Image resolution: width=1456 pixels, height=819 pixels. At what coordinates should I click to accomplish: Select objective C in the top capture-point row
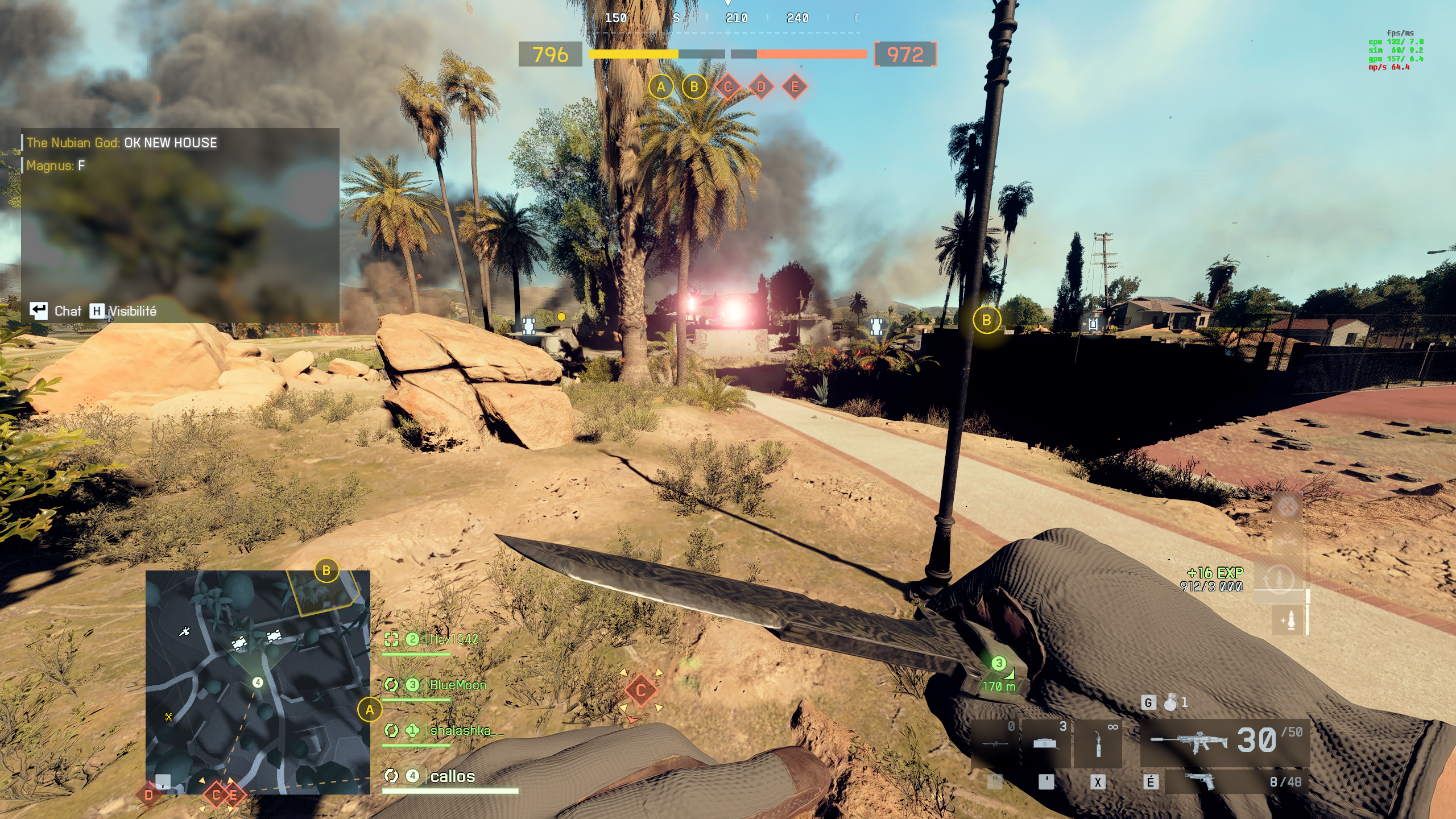(x=727, y=87)
